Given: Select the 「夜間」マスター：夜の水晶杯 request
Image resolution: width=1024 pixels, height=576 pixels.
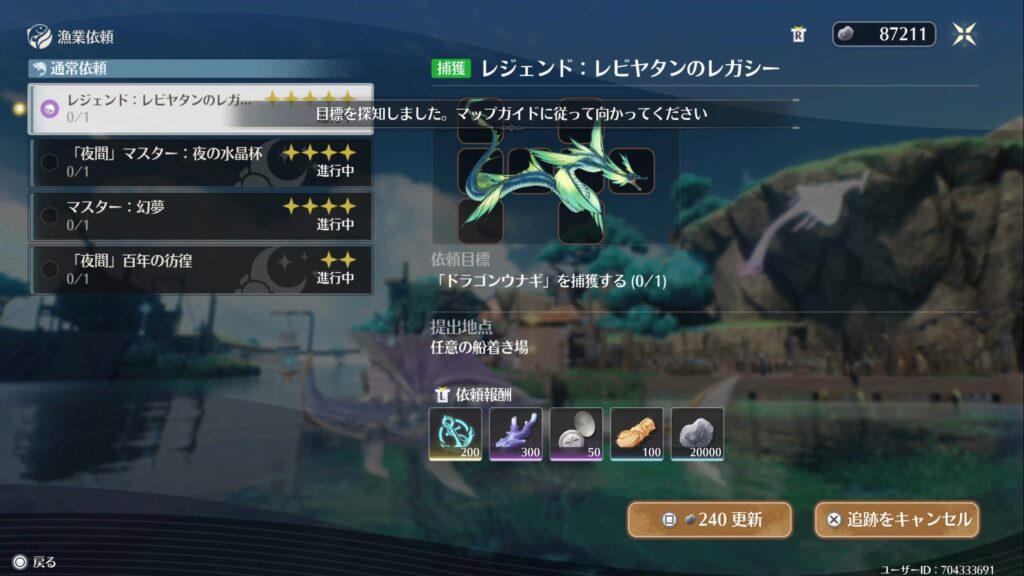Looking at the screenshot, I should 200,162.
